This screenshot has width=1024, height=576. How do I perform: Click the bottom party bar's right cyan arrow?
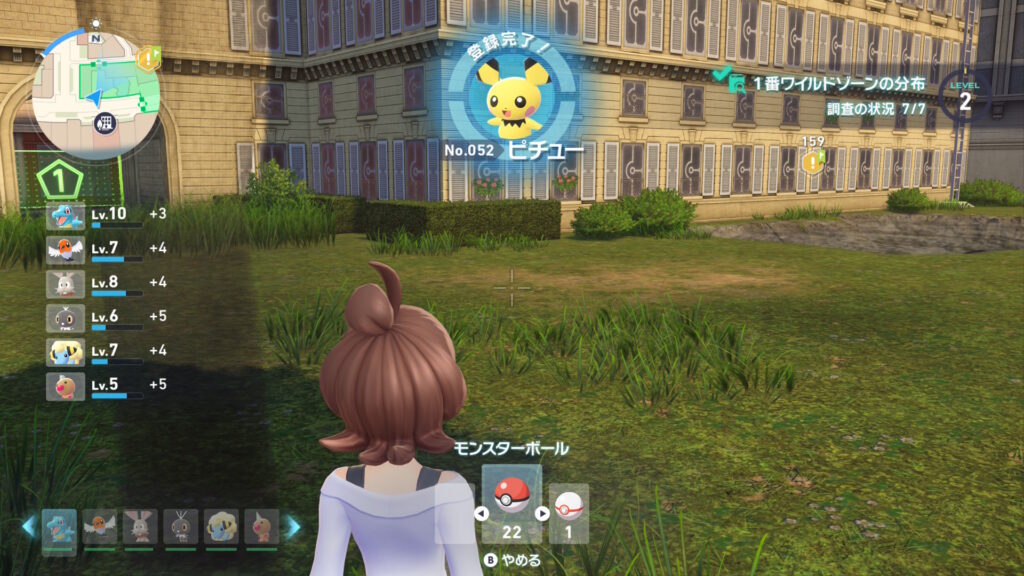pos(293,527)
